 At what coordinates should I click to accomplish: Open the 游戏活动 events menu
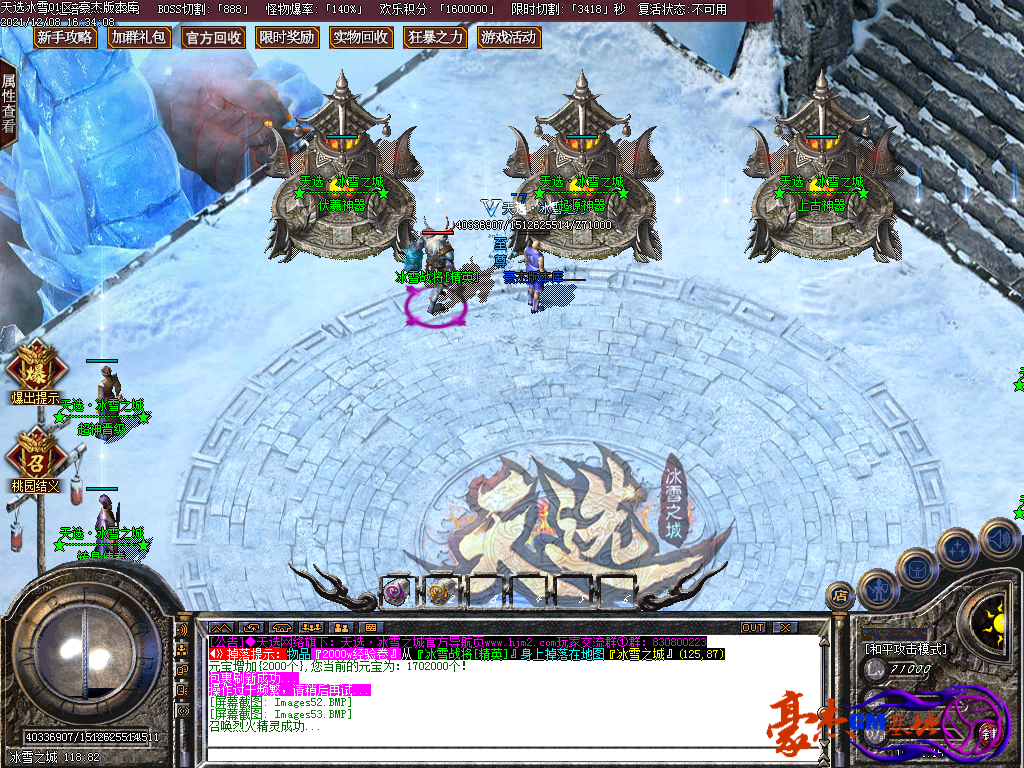click(509, 38)
